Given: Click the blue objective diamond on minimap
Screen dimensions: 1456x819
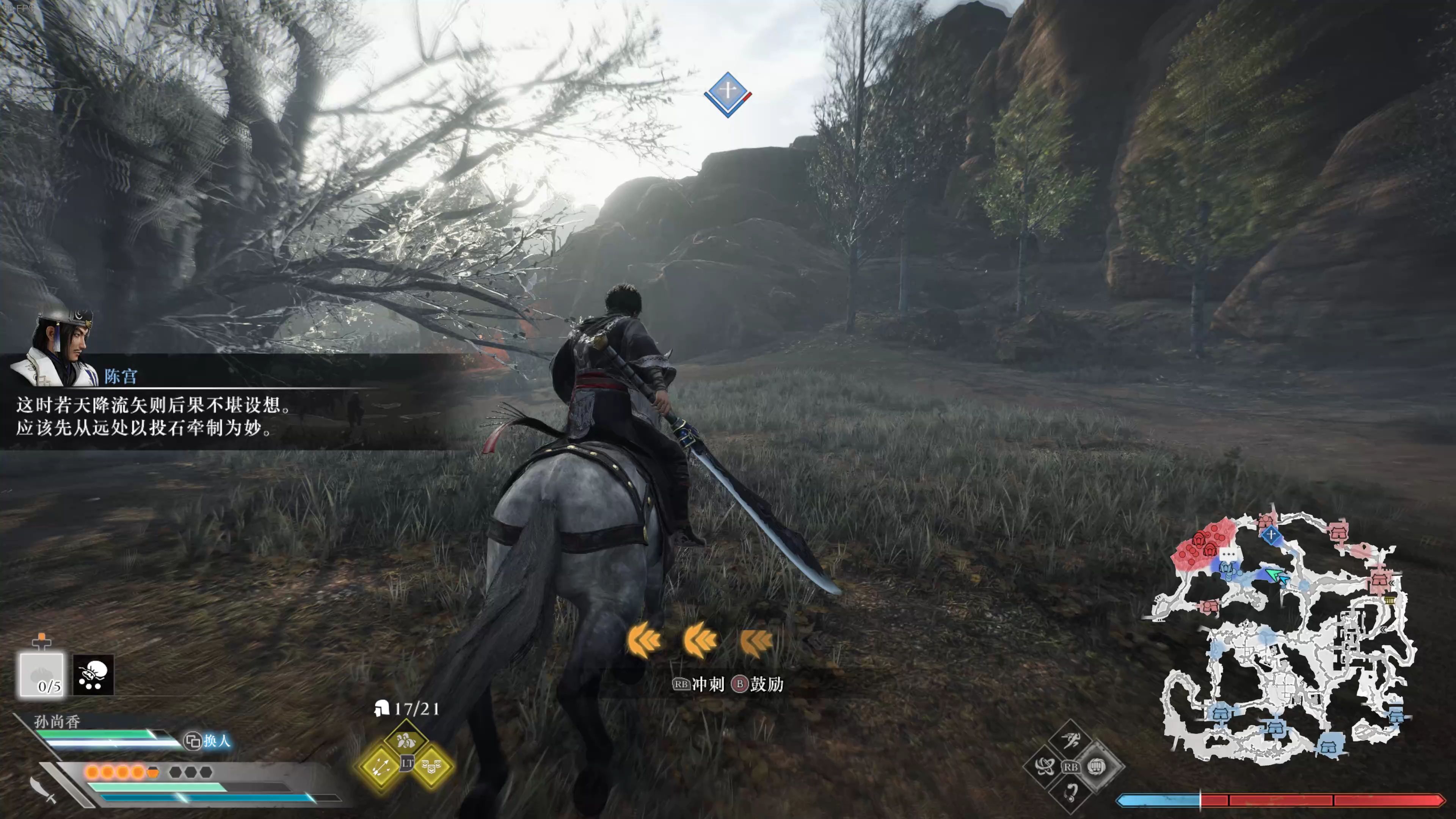Looking at the screenshot, I should coord(1271,534).
